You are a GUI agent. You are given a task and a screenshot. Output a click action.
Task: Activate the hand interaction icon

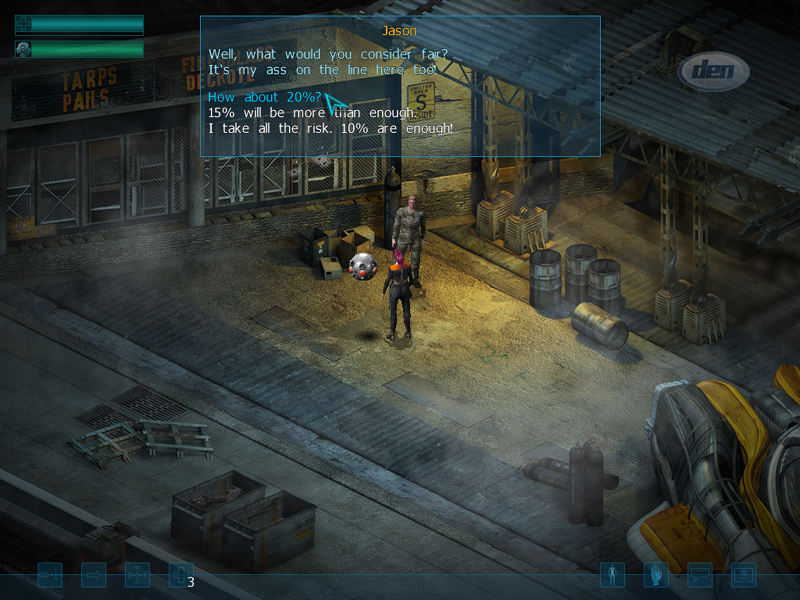point(656,575)
